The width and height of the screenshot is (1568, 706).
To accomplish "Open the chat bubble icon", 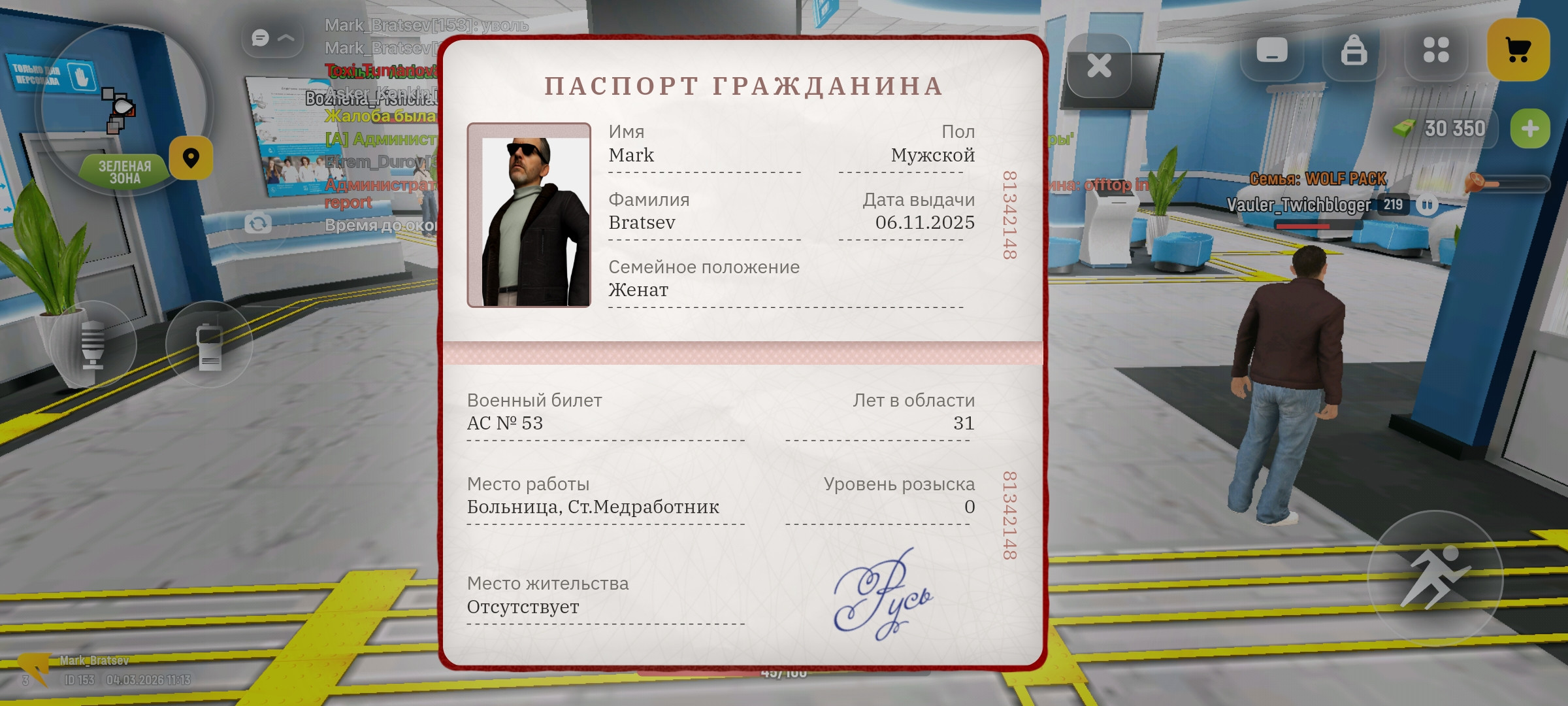I will [261, 37].
